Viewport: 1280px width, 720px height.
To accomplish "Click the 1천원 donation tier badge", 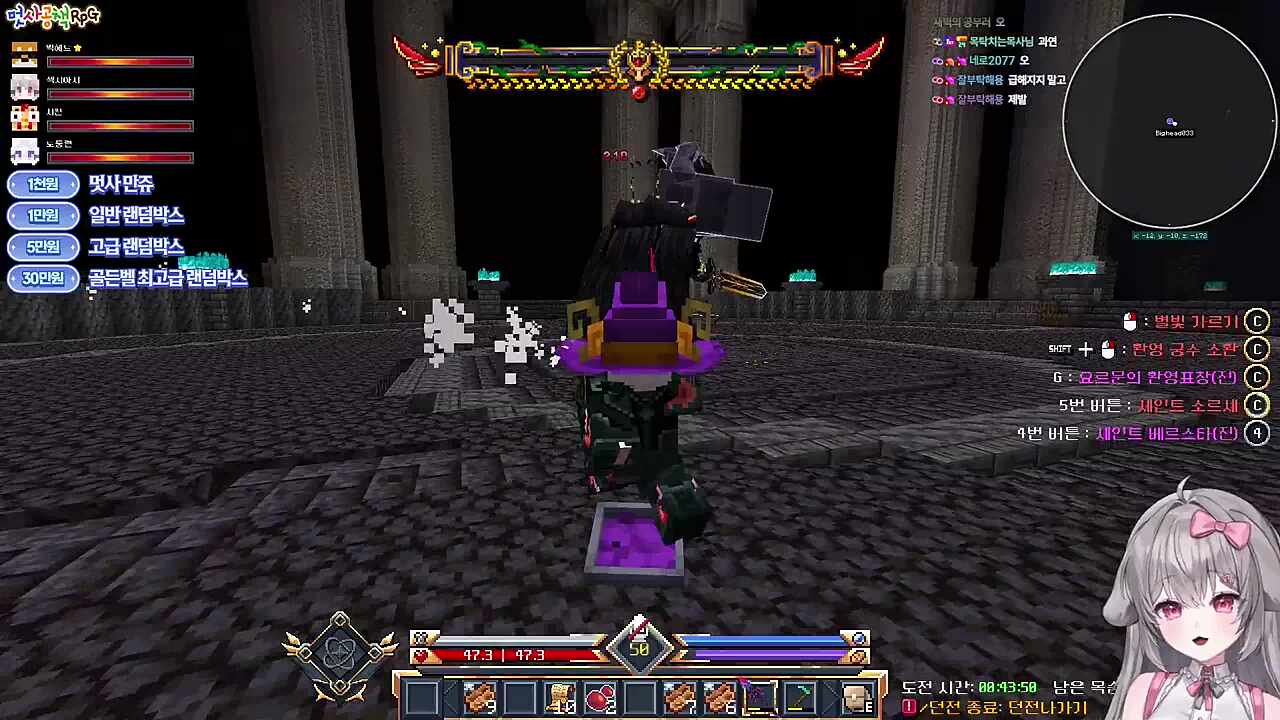I will (43, 184).
